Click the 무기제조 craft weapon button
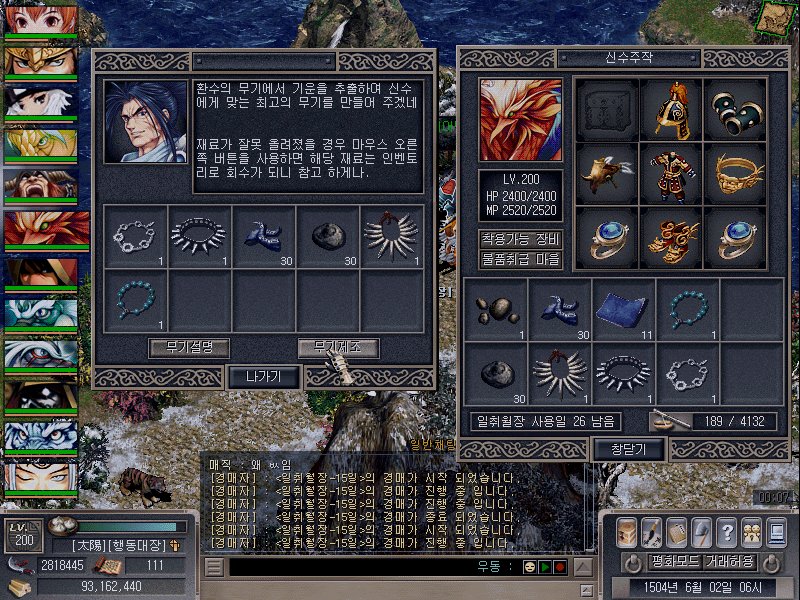Image resolution: width=800 pixels, height=600 pixels. click(x=338, y=348)
